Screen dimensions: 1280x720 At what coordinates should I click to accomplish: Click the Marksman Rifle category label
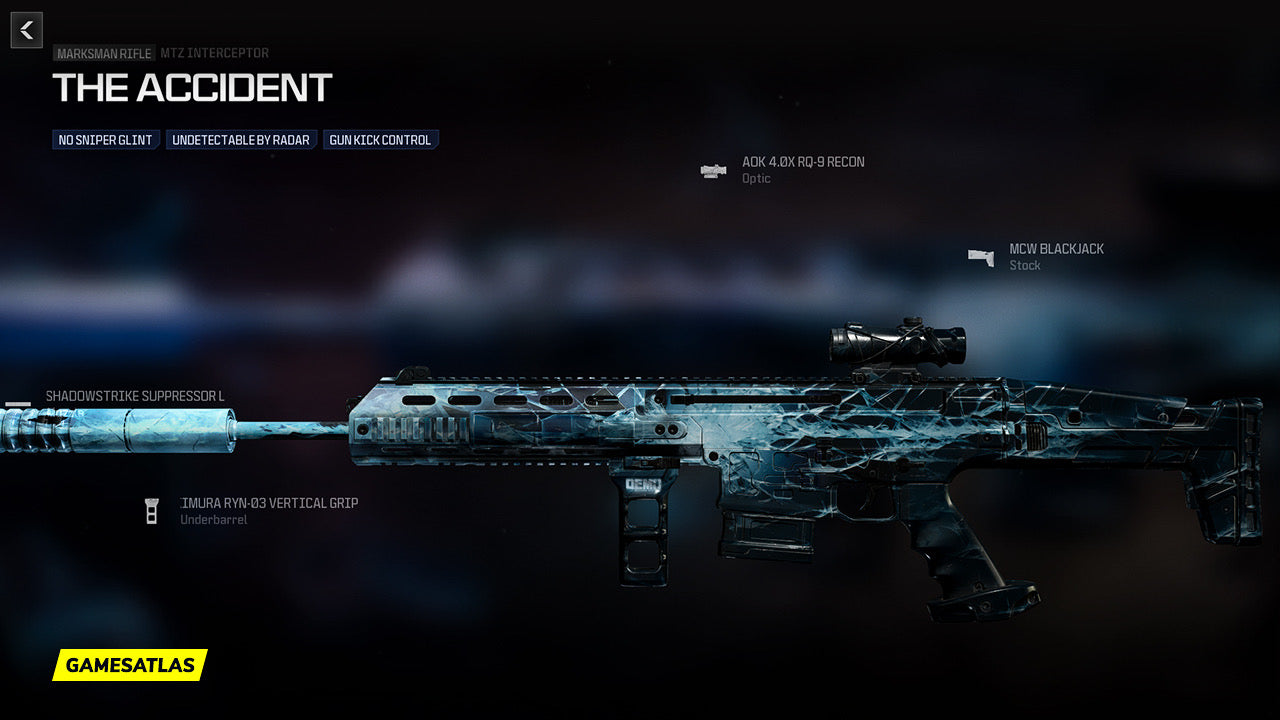(x=104, y=54)
